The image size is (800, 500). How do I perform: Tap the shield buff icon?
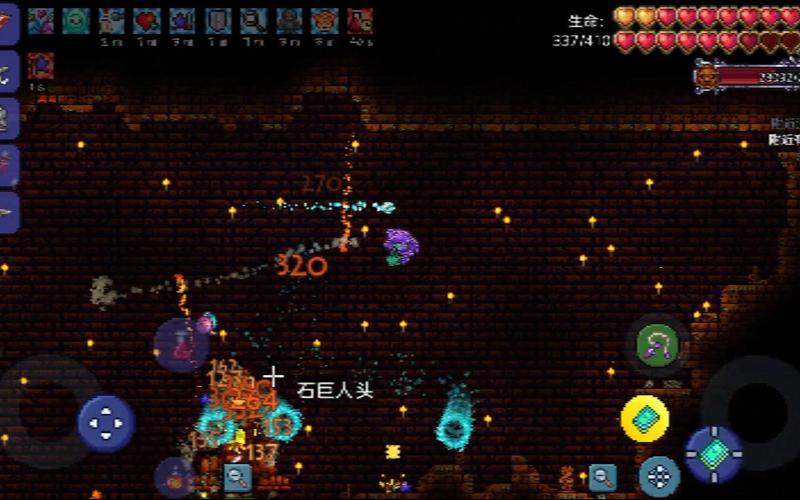pos(218,20)
